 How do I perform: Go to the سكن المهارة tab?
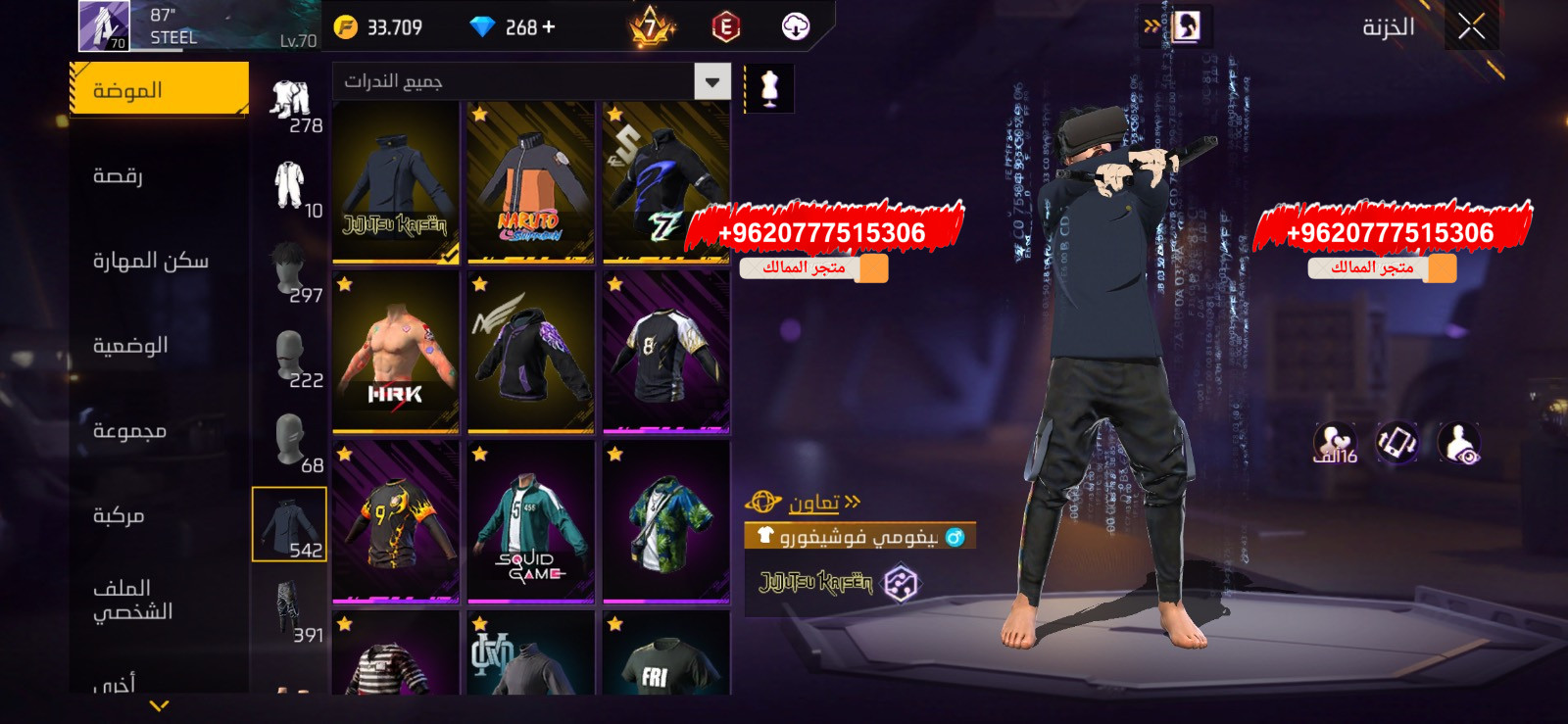coord(150,261)
